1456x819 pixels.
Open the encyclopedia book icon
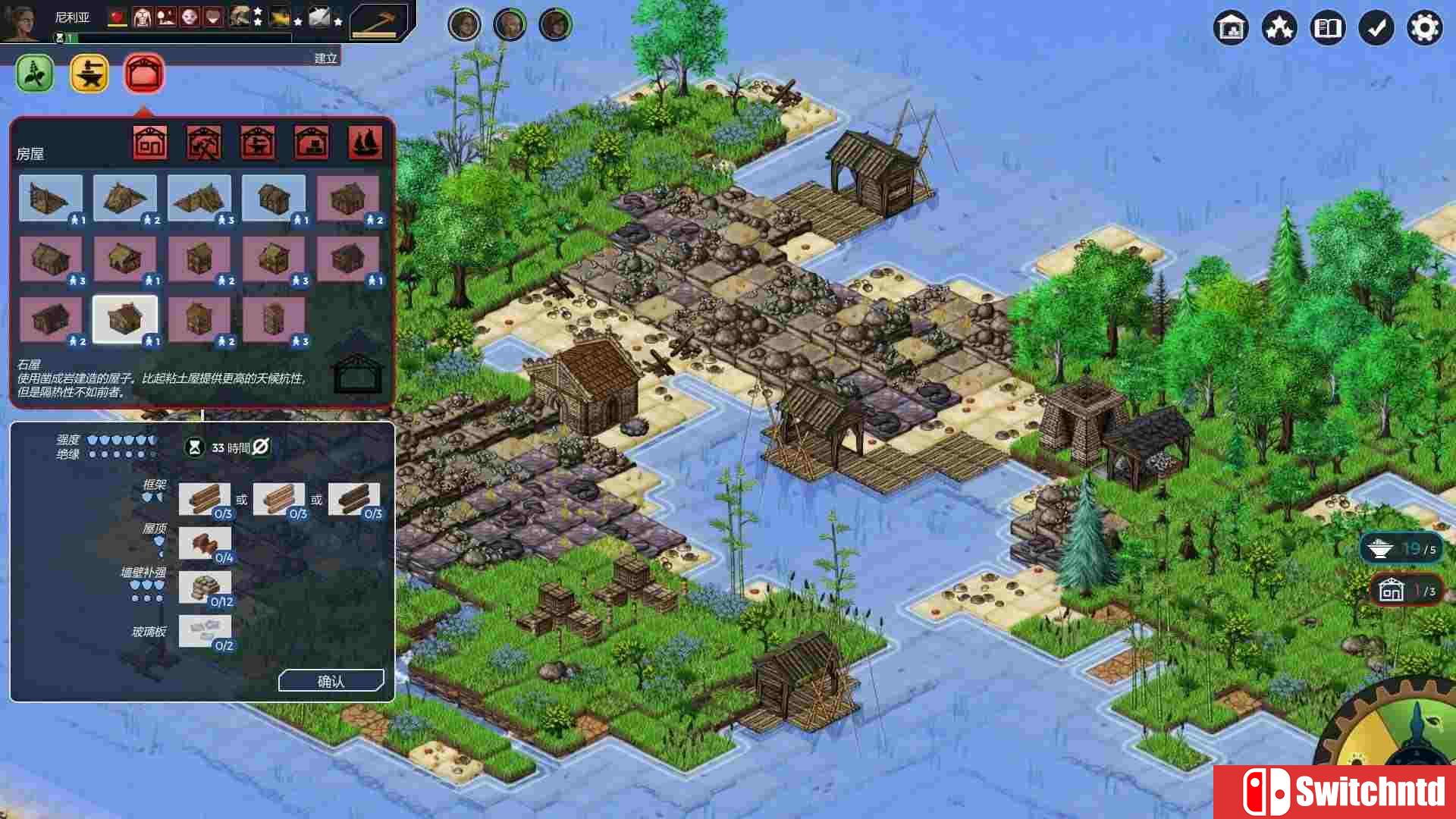tap(1327, 27)
